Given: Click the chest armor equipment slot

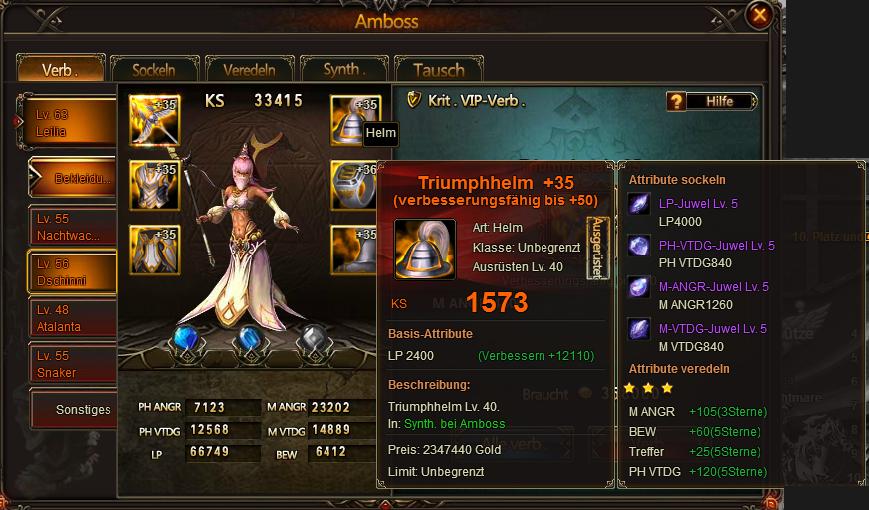Looking at the screenshot, I should [154, 186].
